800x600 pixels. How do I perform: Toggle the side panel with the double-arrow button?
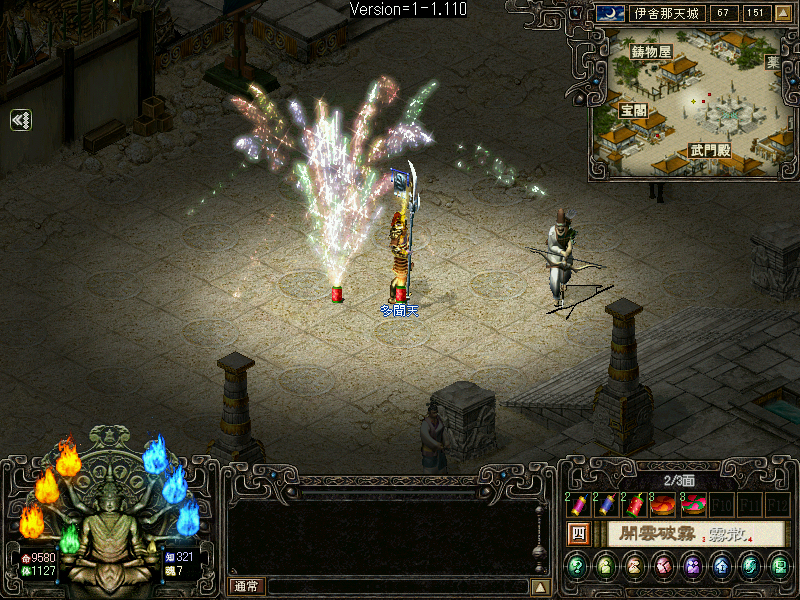click(x=21, y=120)
